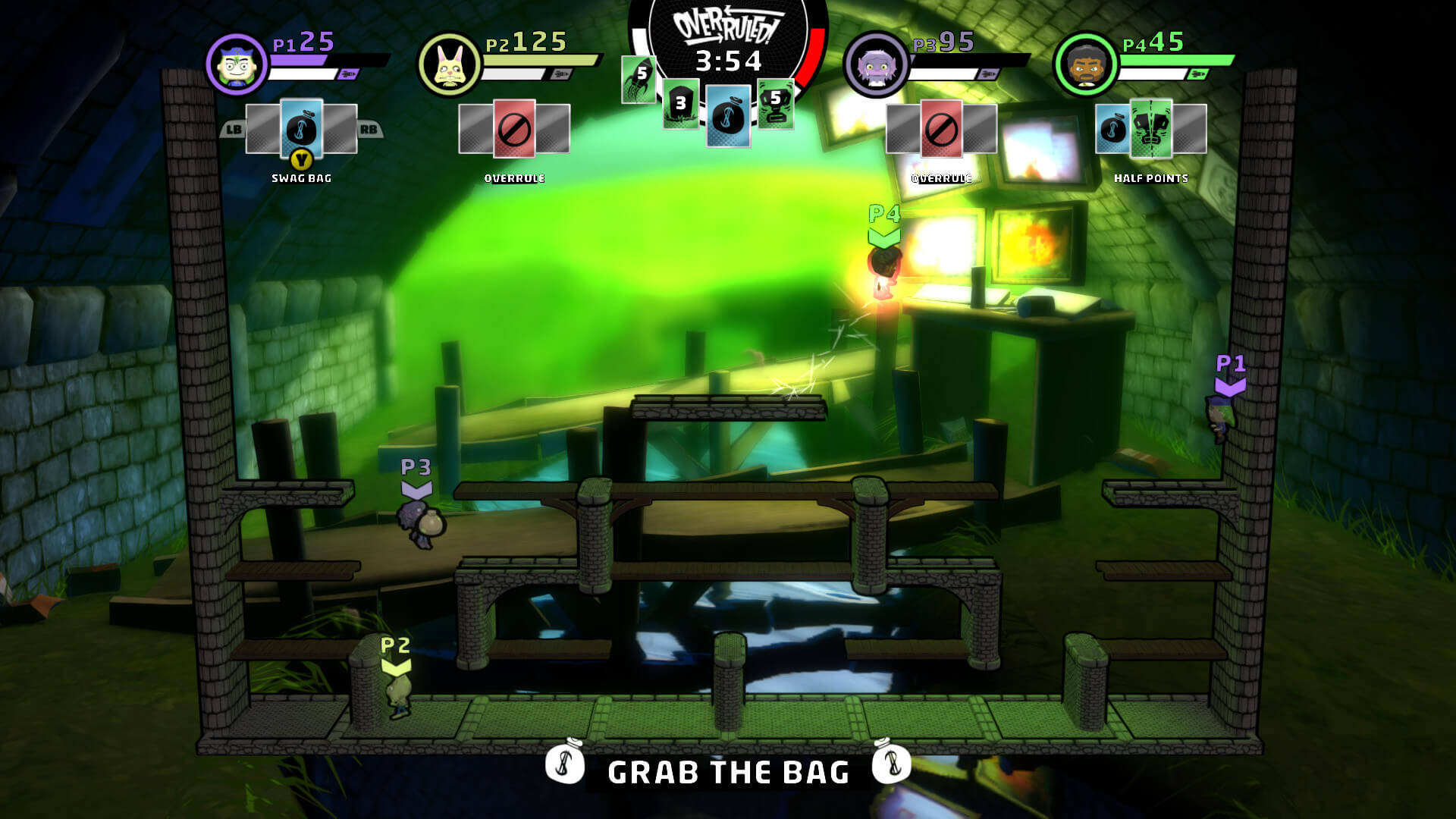Click the trophy card showing 5

click(775, 102)
